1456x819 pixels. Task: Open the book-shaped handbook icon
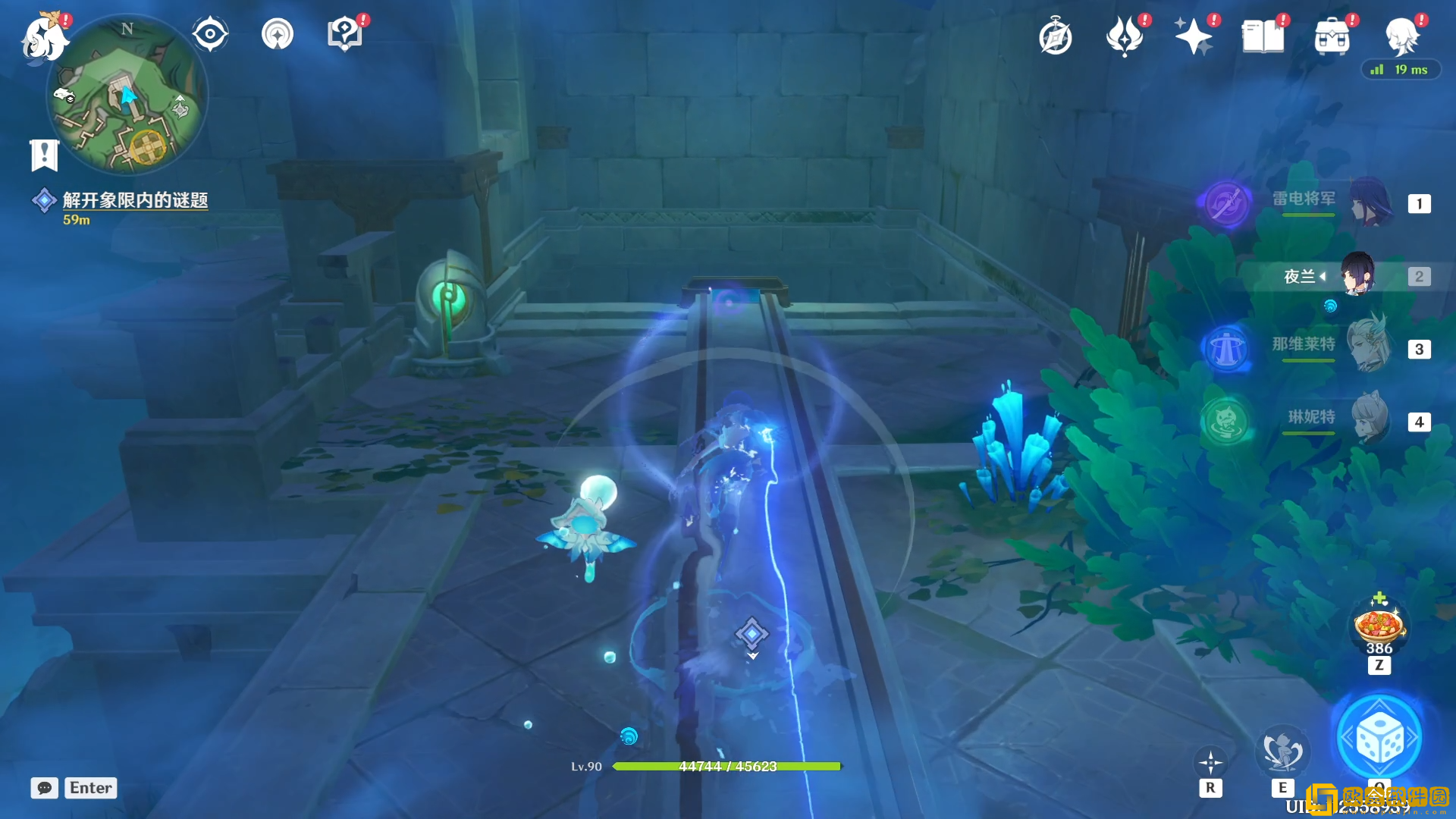1263,36
